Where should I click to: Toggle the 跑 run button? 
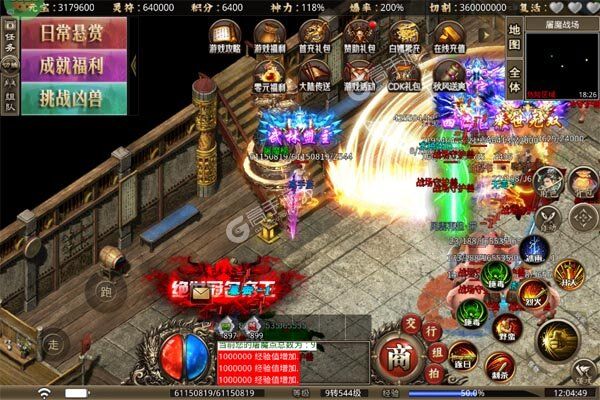coord(105,292)
